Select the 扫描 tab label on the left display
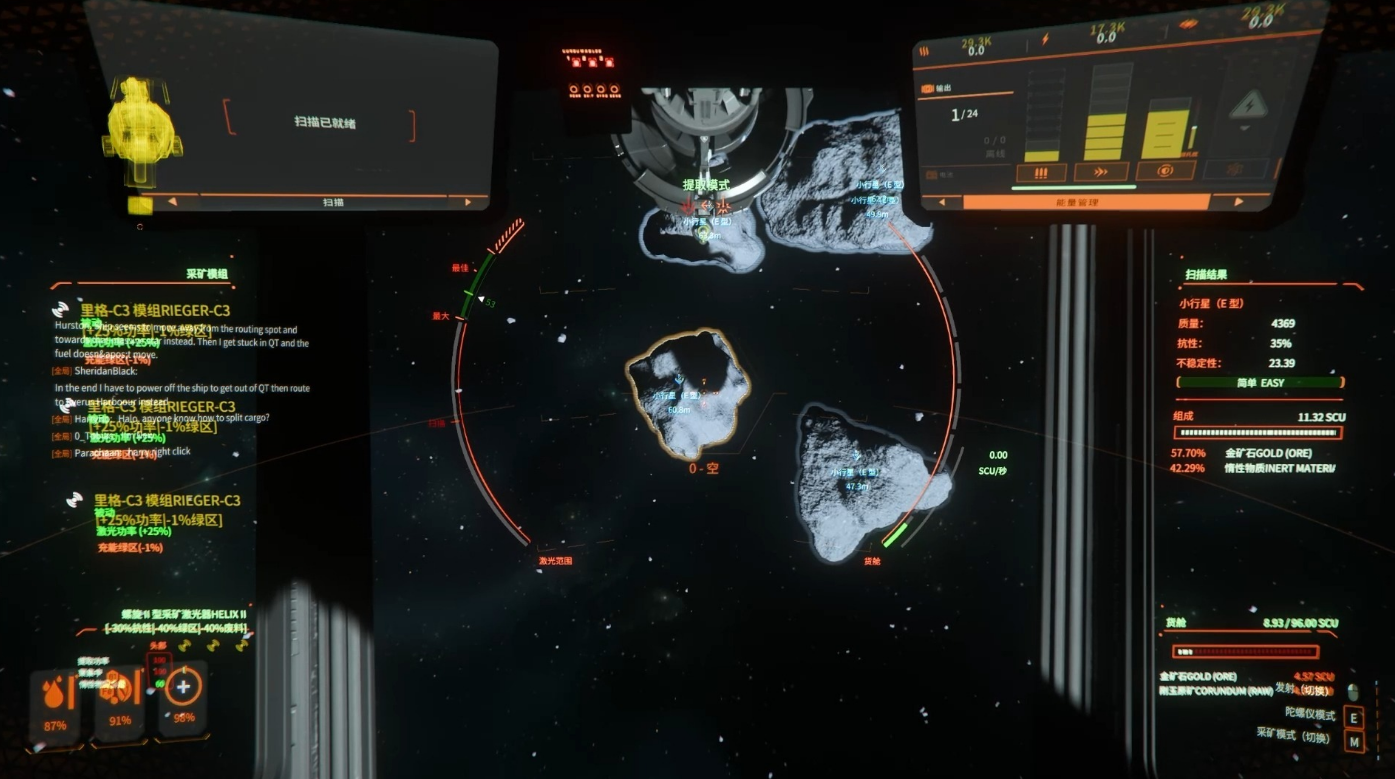The height and width of the screenshot is (779, 1395). [x=332, y=202]
